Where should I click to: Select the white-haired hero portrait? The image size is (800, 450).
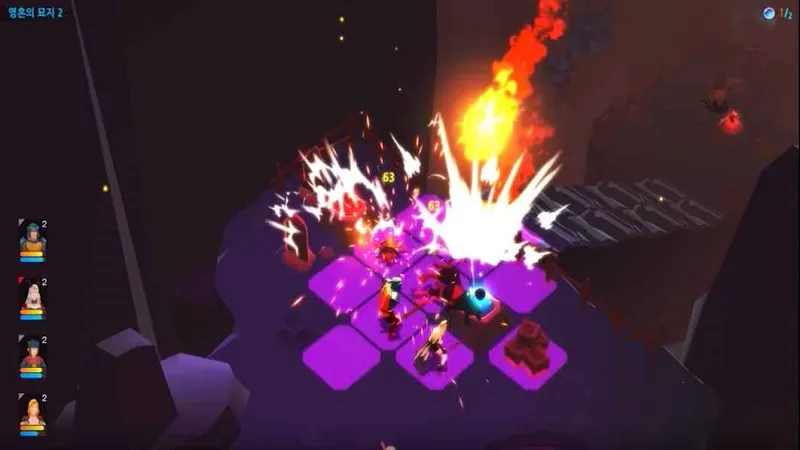(x=32, y=296)
